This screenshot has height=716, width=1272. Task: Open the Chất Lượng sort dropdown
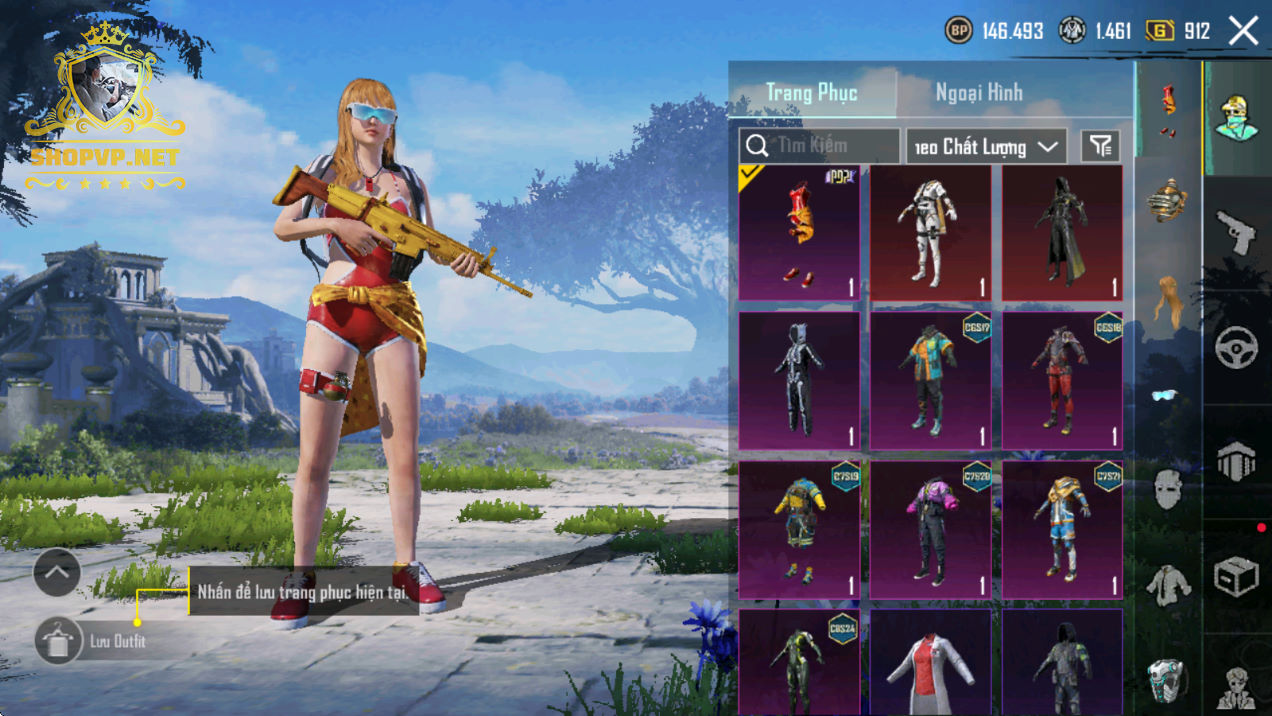tap(985, 147)
